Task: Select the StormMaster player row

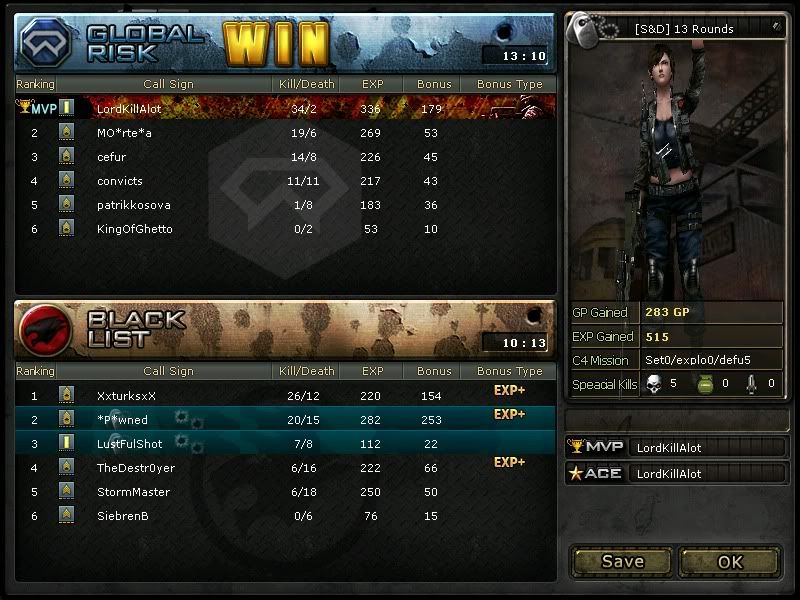Action: click(x=285, y=492)
